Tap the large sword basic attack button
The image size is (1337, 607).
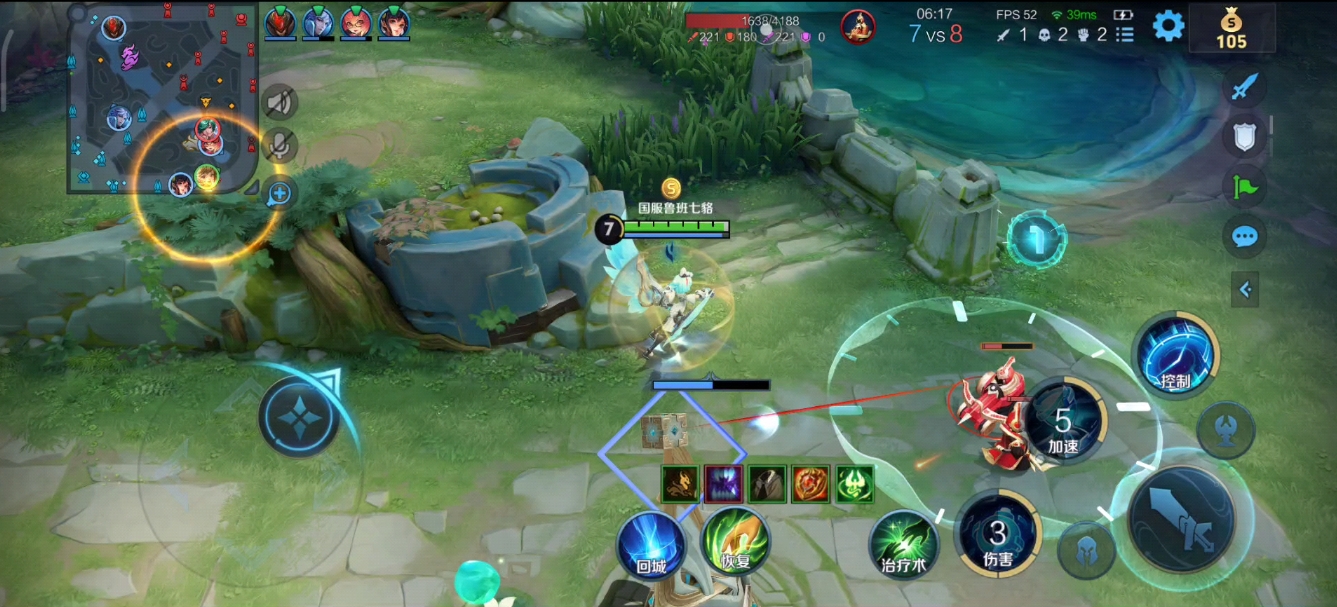click(x=1181, y=518)
